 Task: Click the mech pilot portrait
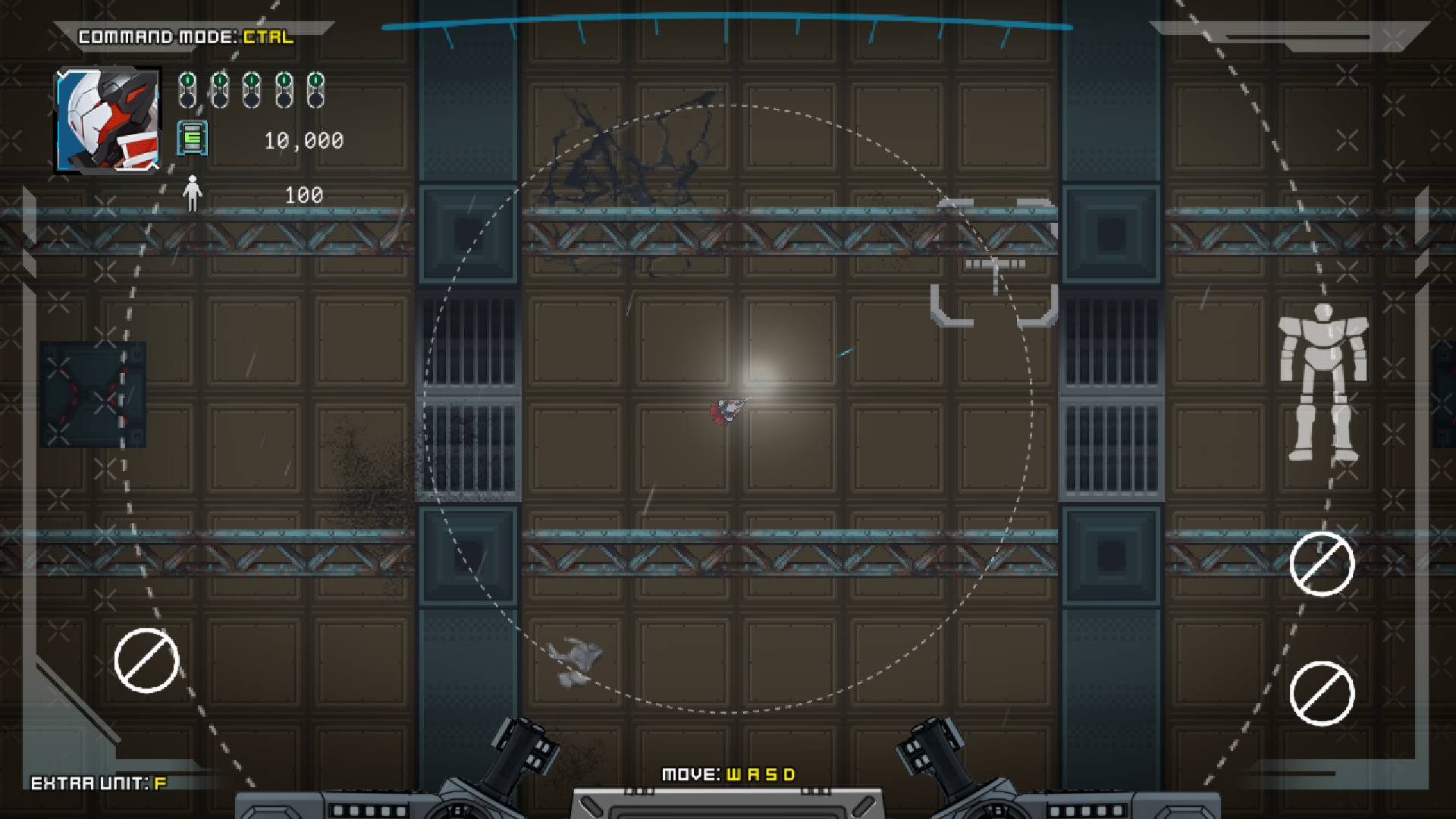coord(108,121)
